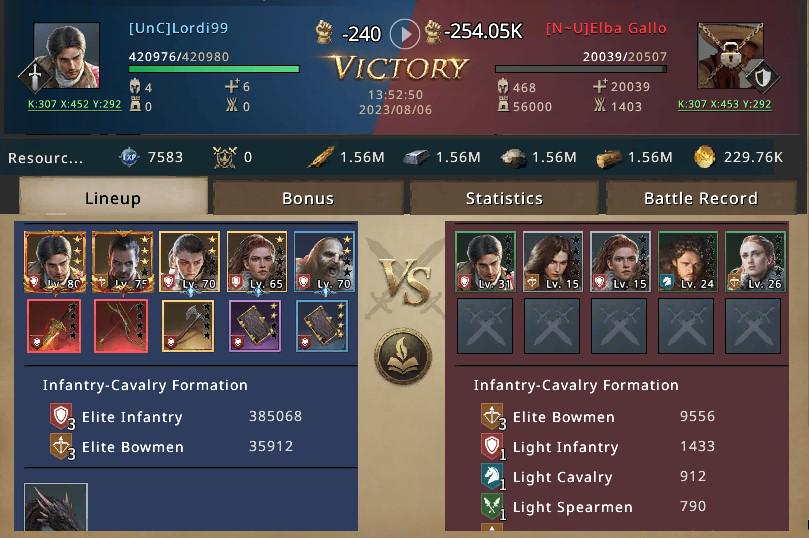
Task: View the Battle Record tab
Action: [700, 197]
